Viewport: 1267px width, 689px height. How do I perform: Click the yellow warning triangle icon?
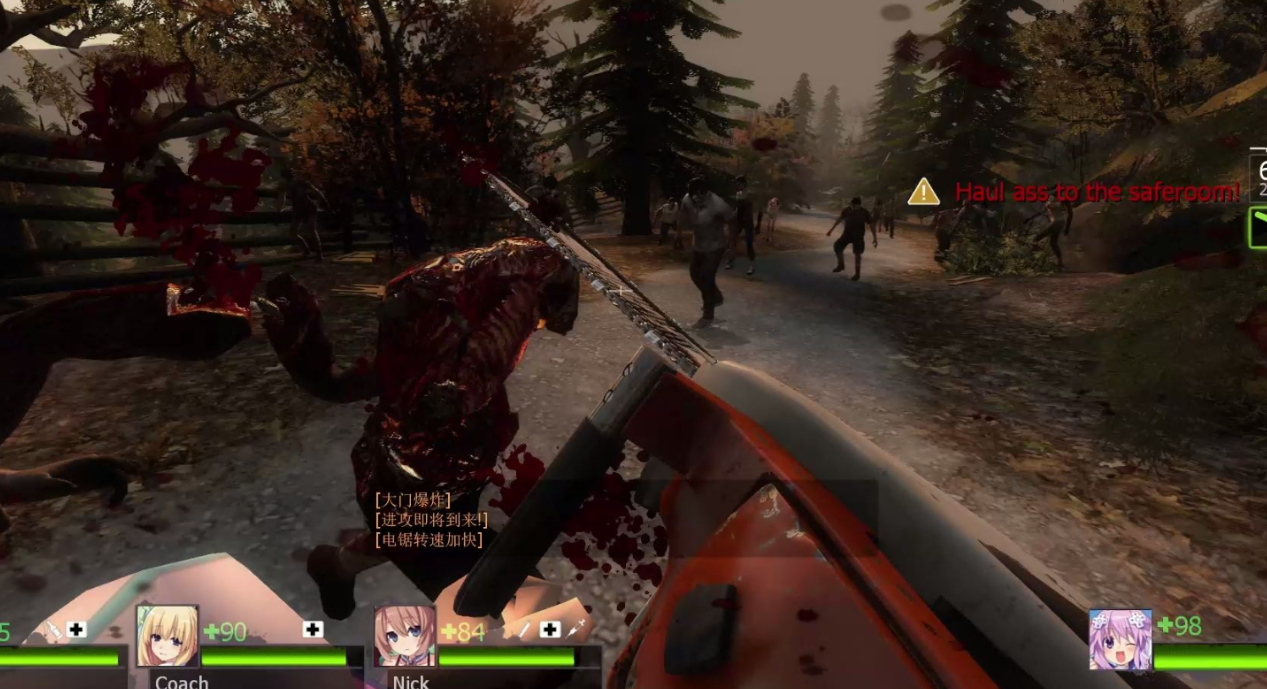click(x=923, y=192)
